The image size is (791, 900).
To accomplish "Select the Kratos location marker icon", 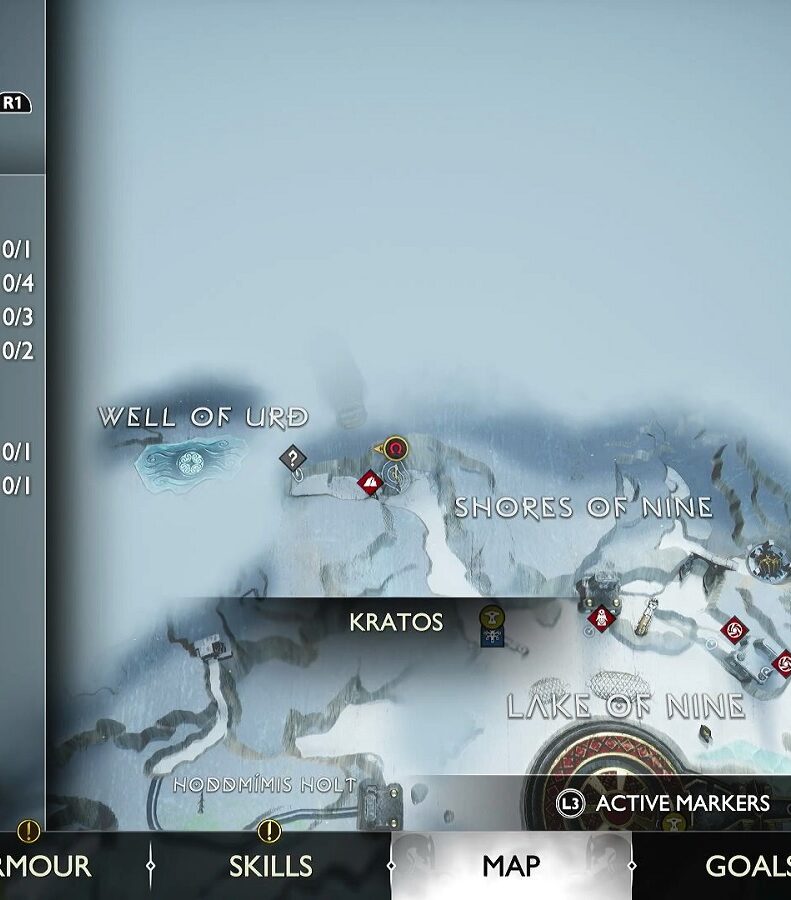I will 491,626.
